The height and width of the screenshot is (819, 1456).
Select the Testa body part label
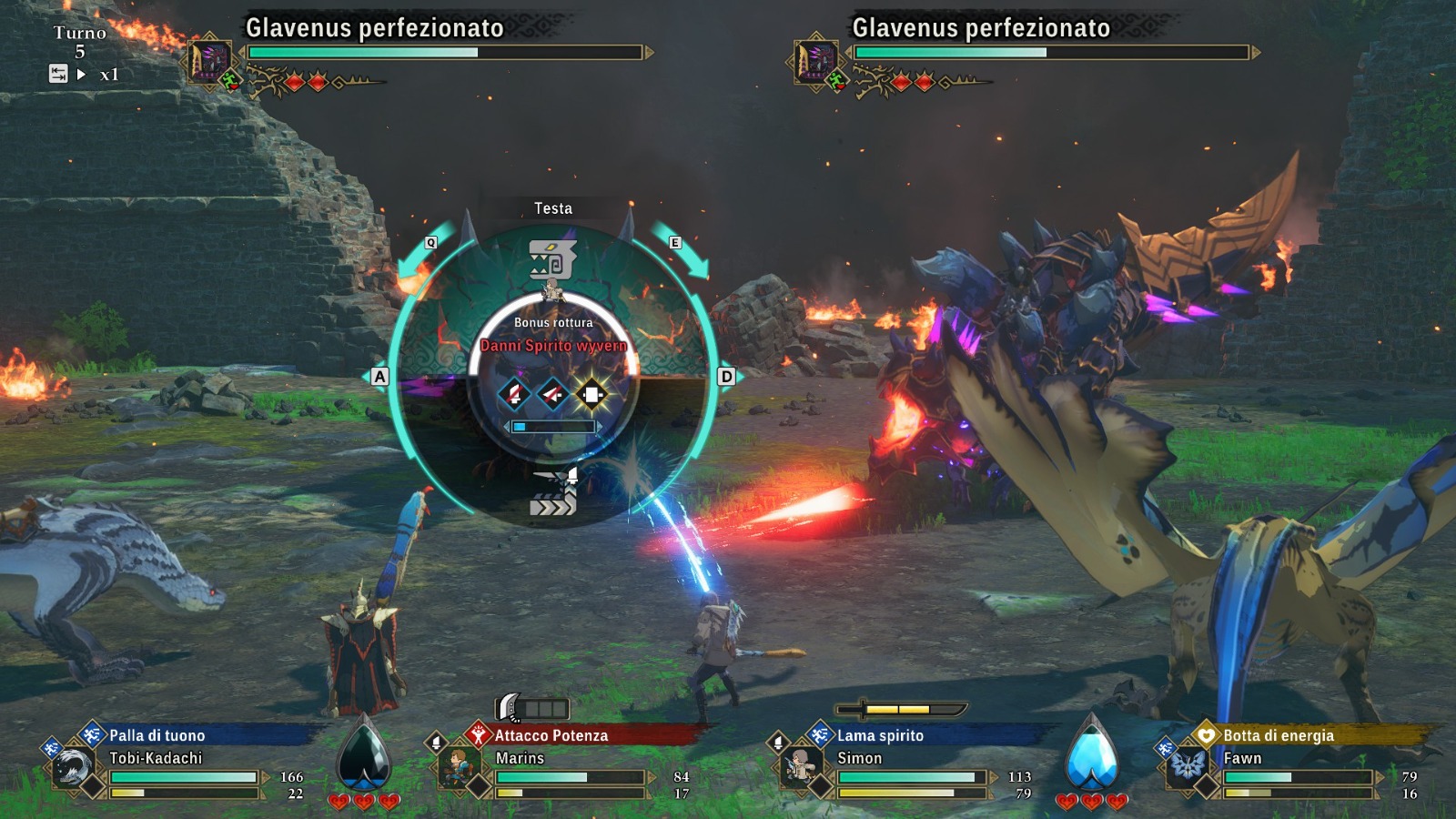pos(553,207)
